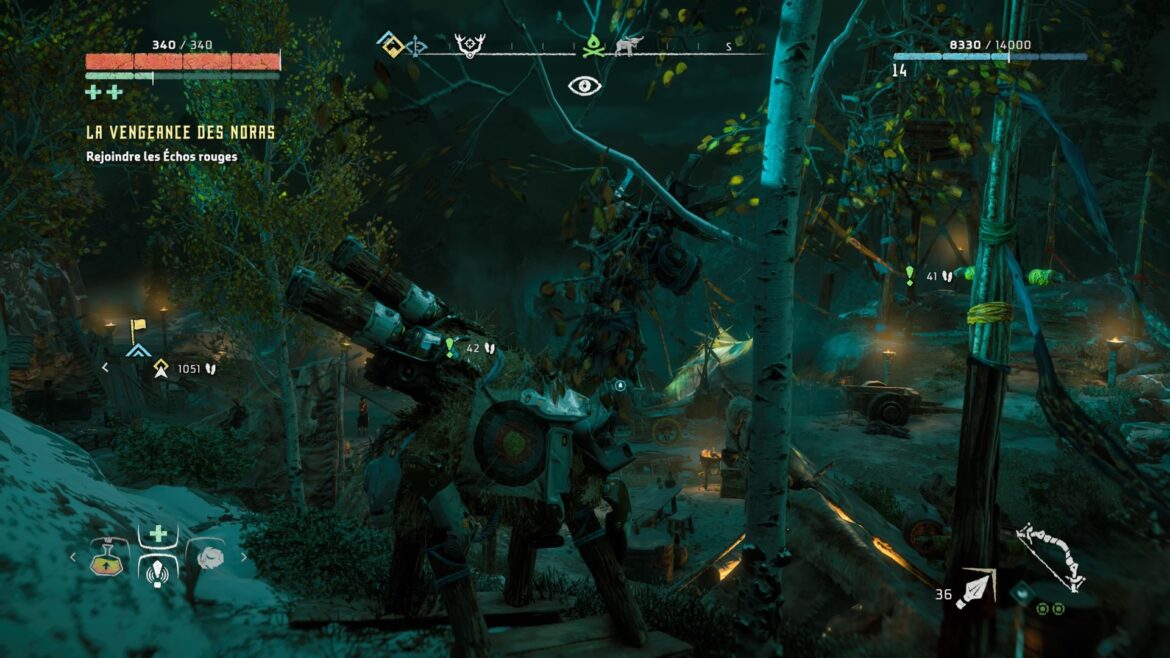Image resolution: width=1170 pixels, height=658 pixels.
Task: Cycle quick items with the left arrow
Action: tap(72, 558)
